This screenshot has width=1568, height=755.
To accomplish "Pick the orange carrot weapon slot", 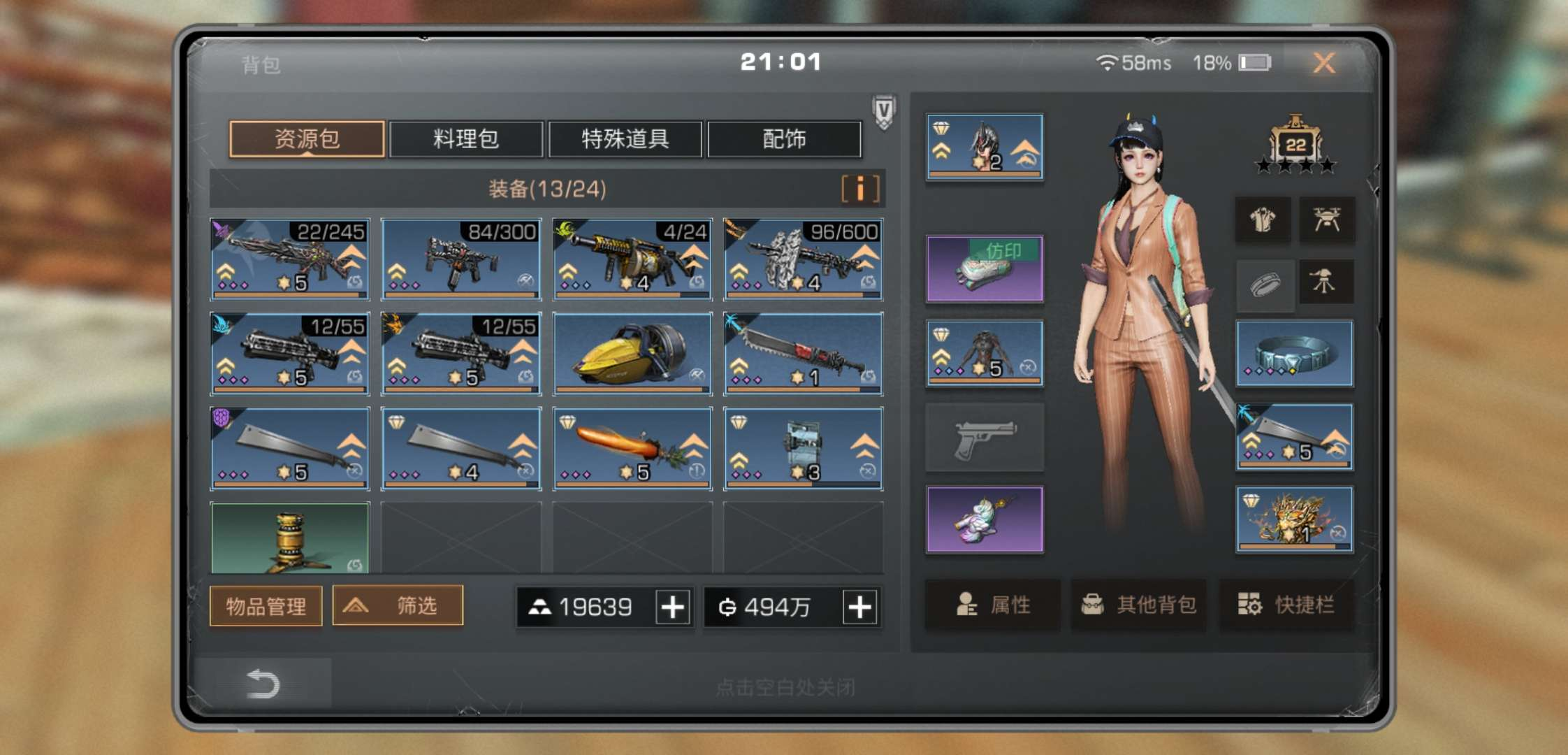I will coord(632,448).
